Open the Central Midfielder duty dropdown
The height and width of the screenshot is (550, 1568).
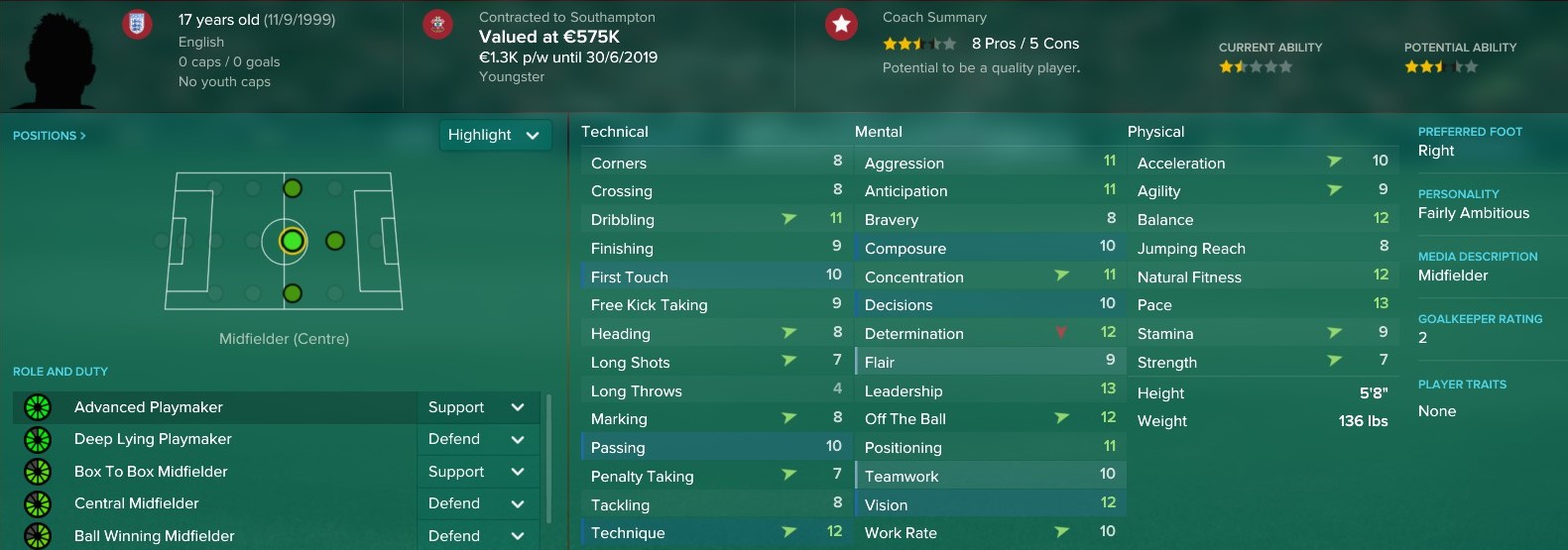[x=477, y=503]
